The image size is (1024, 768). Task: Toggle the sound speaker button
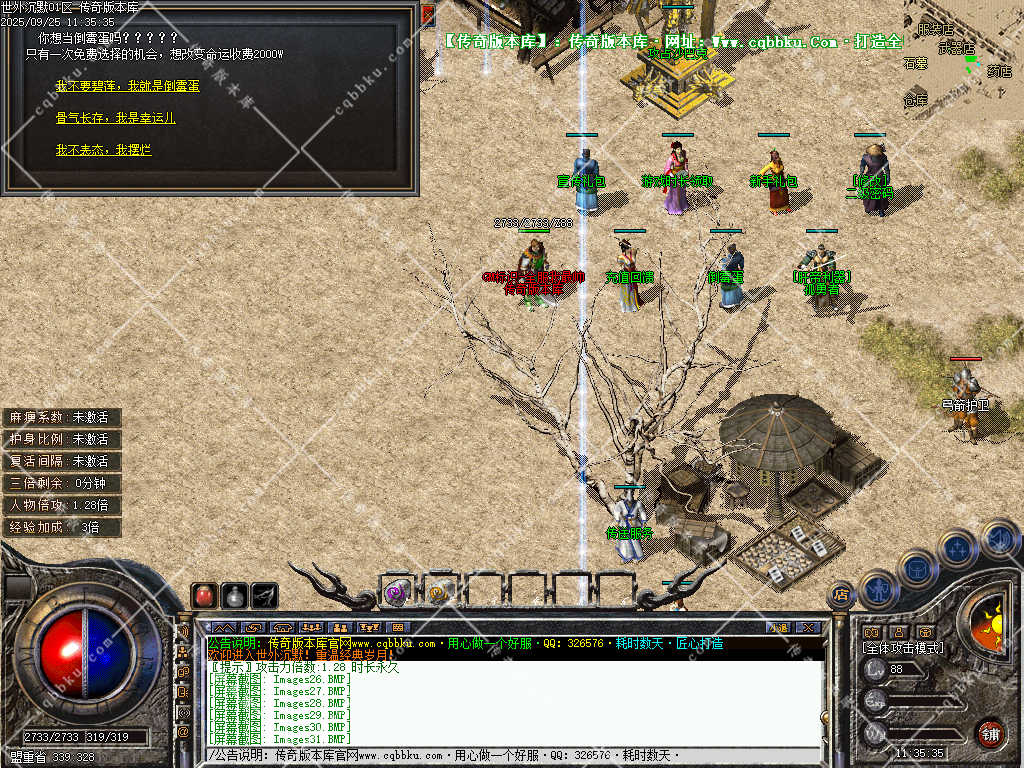click(x=999, y=538)
